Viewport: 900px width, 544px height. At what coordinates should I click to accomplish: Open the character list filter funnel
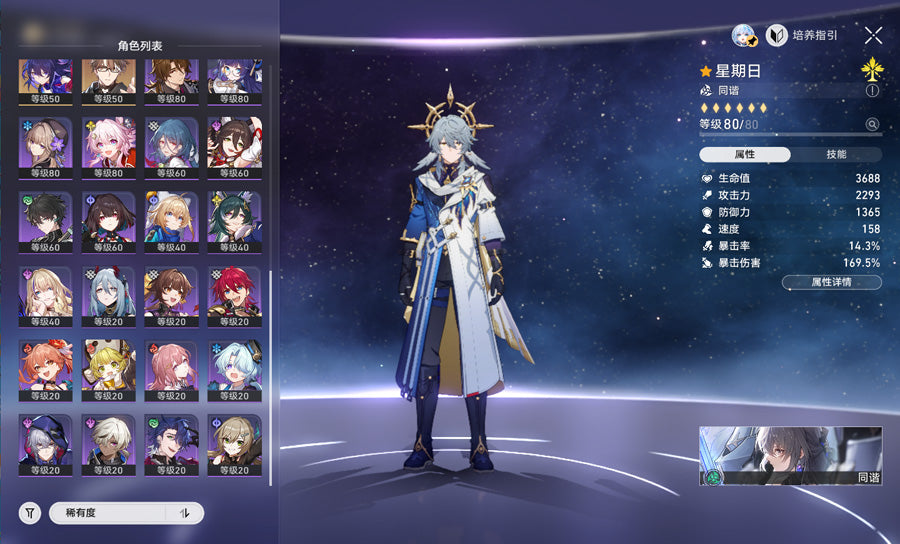click(31, 513)
